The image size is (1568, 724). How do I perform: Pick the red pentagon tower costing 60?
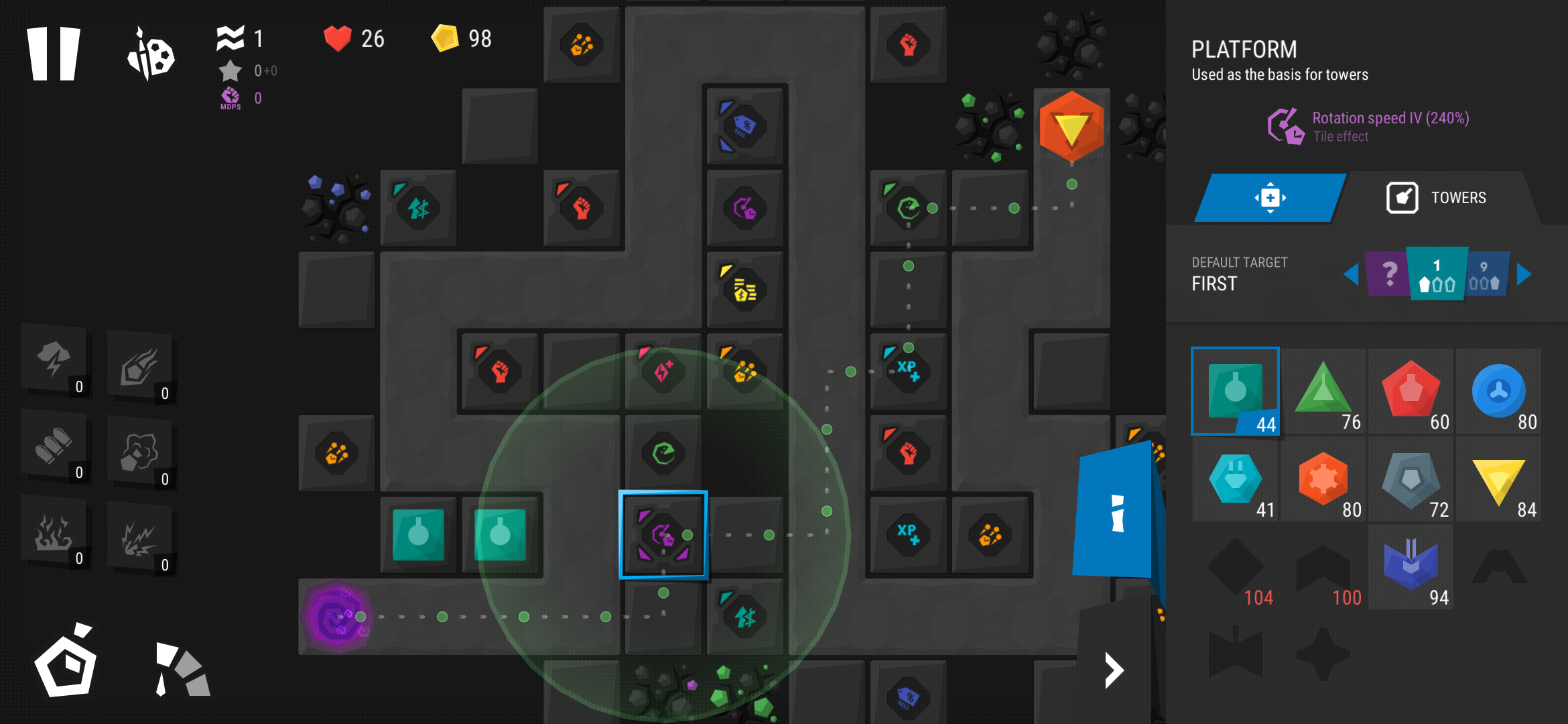pyautogui.click(x=1411, y=391)
